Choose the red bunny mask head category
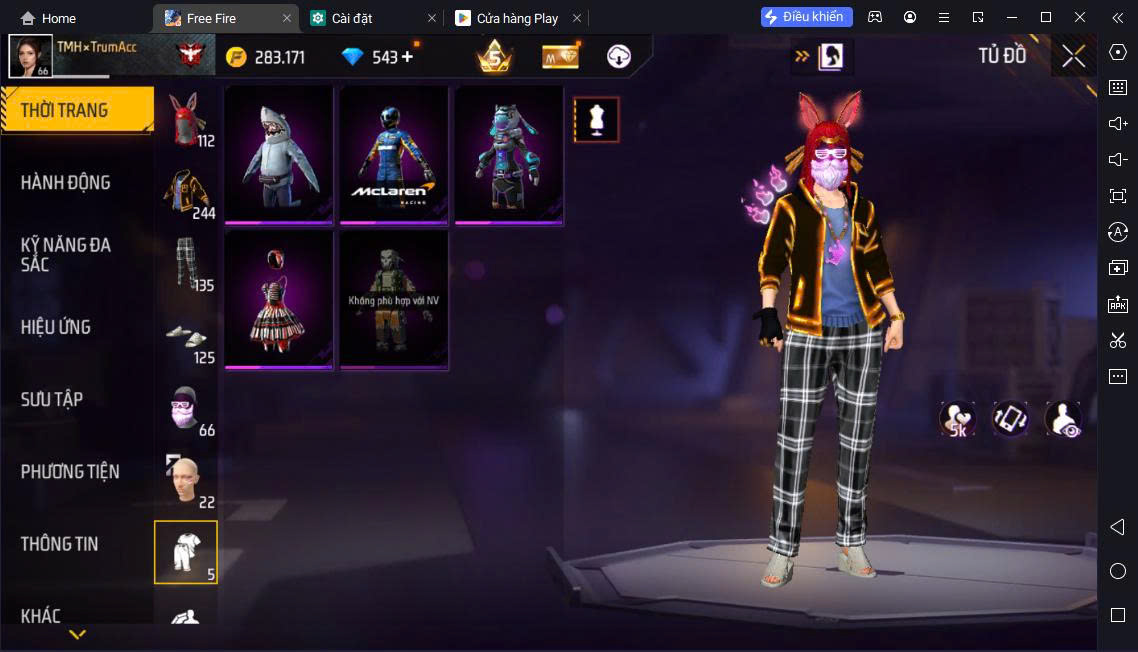 point(185,120)
